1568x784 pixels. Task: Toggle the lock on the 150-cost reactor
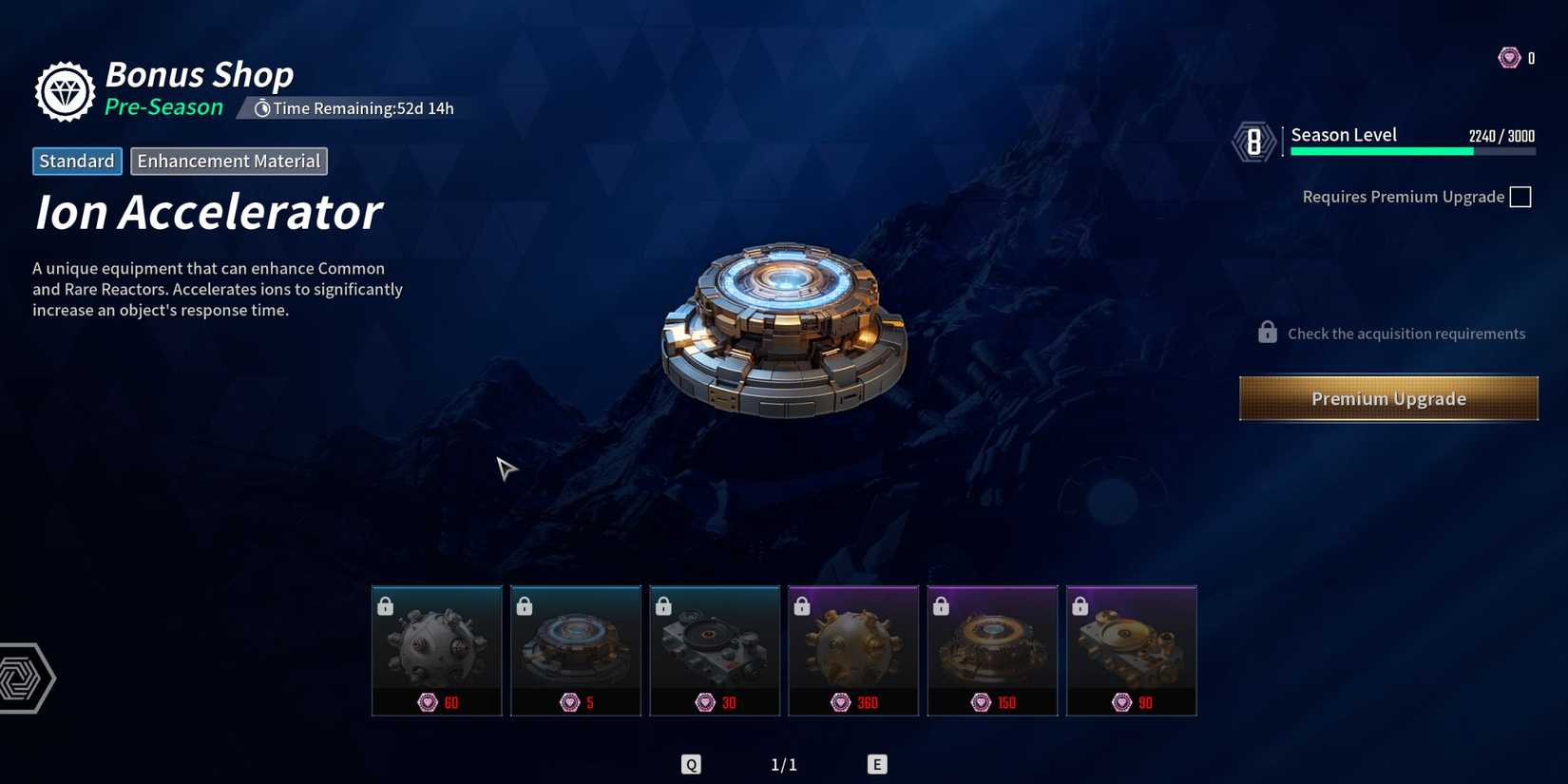click(940, 604)
